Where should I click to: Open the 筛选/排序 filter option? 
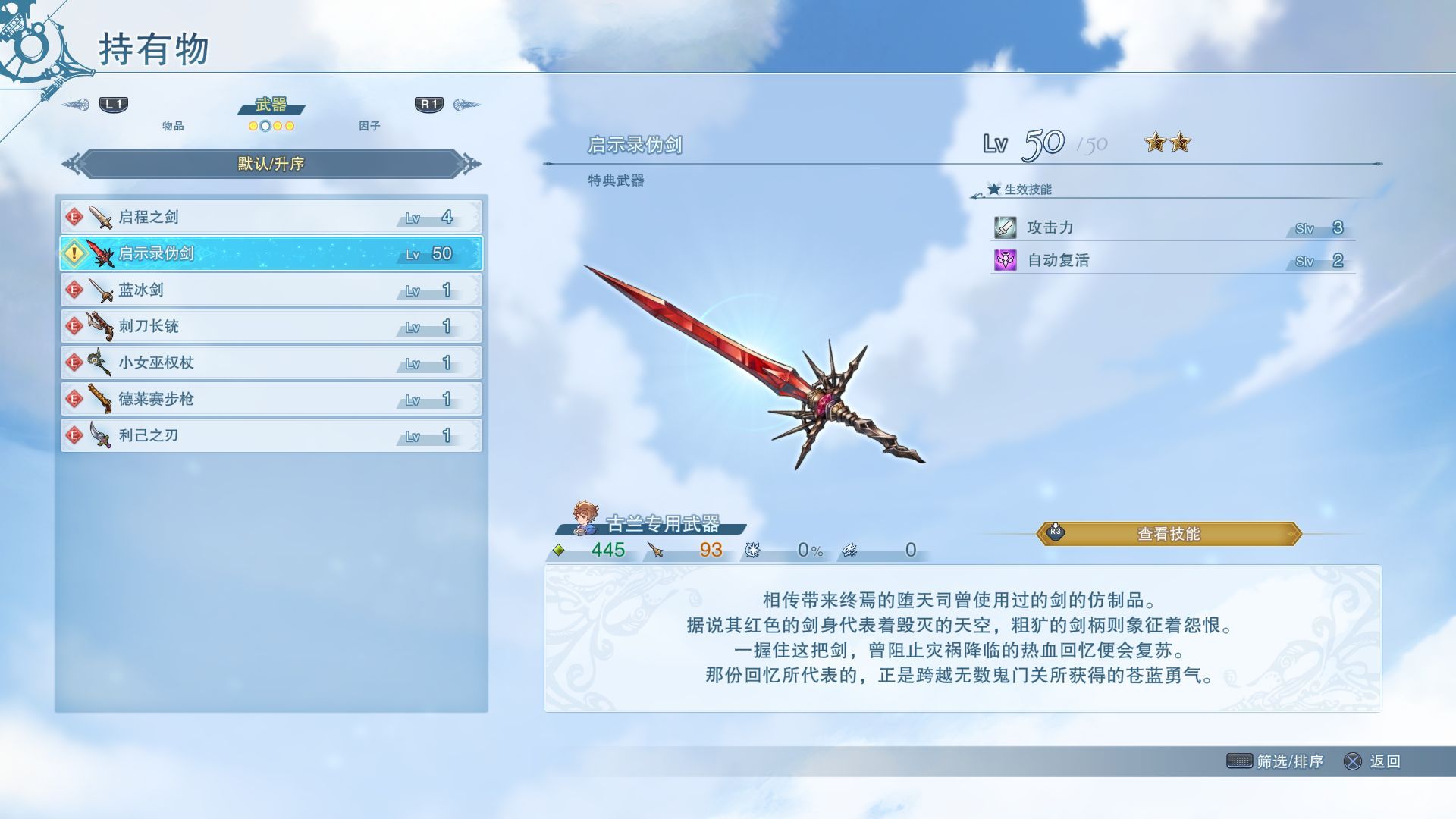(x=1276, y=761)
